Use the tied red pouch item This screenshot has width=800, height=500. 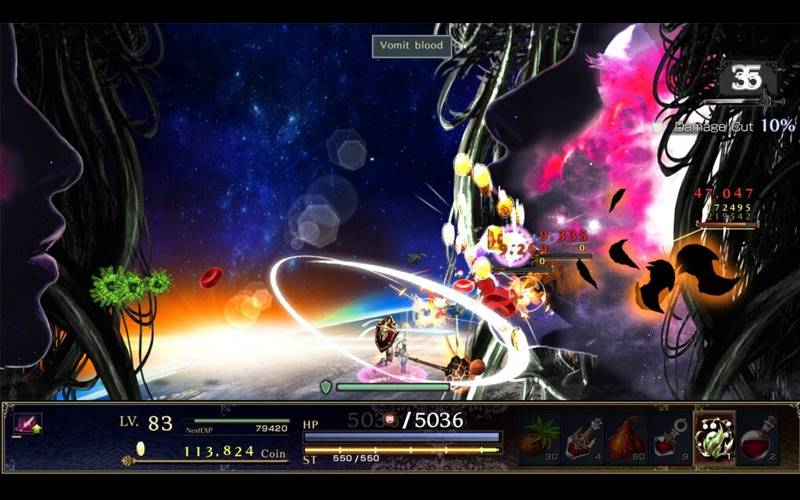tap(583, 437)
